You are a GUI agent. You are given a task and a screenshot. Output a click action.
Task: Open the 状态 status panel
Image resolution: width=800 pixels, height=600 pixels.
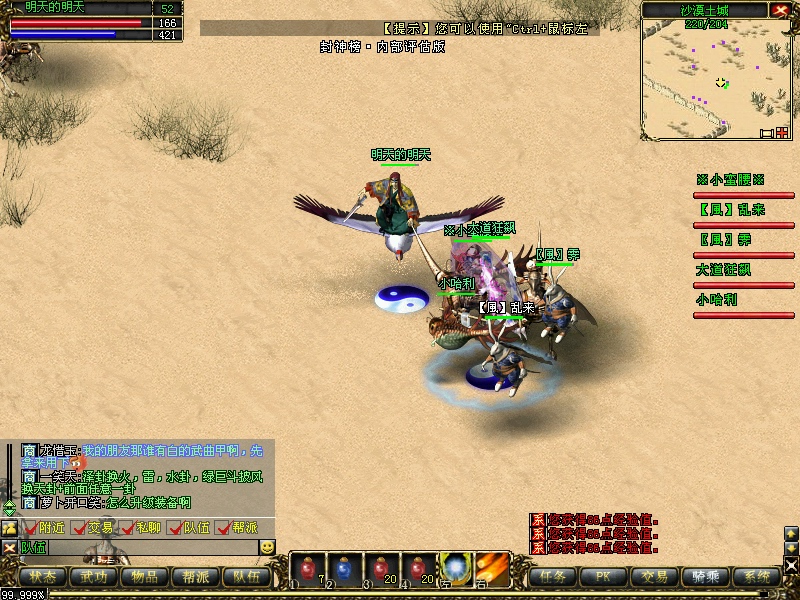[42, 576]
